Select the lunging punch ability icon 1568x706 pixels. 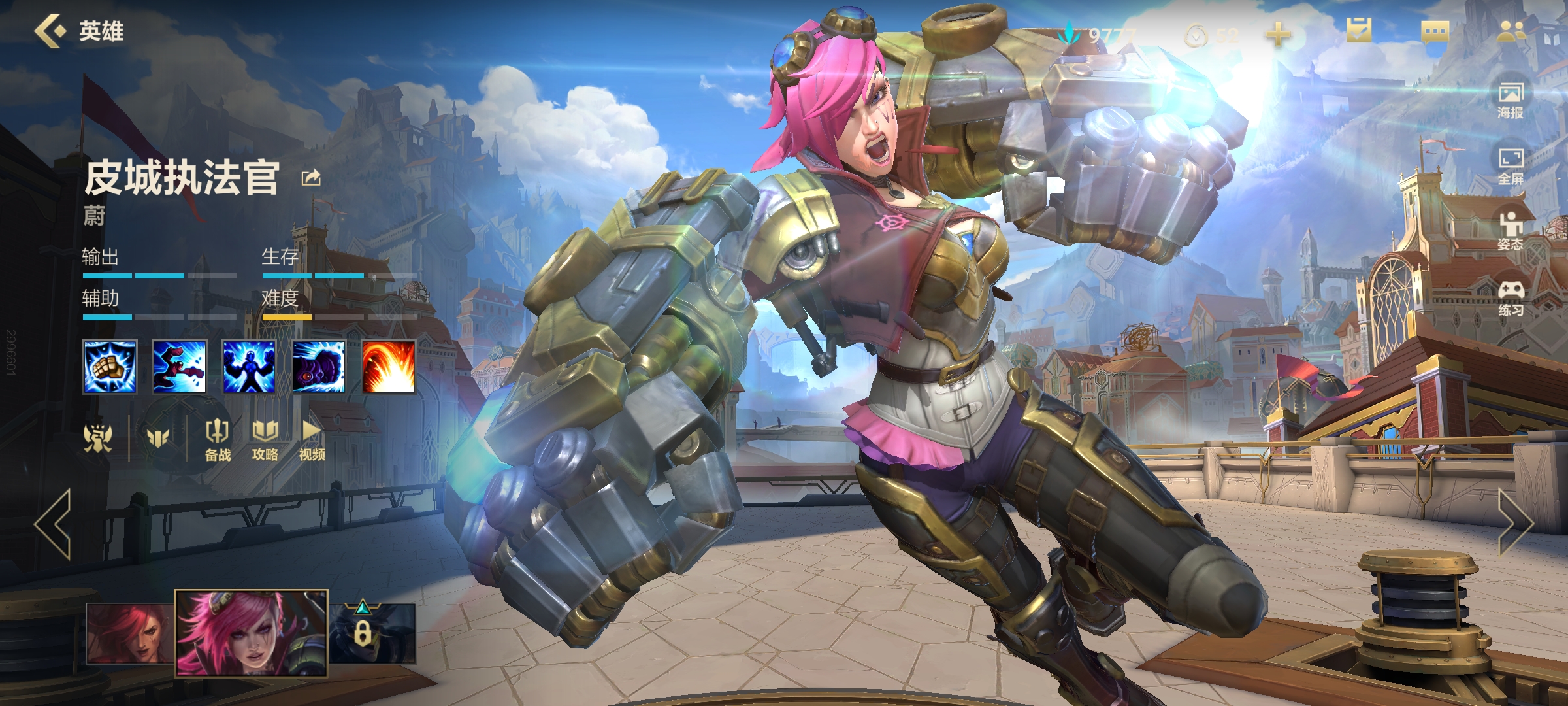(179, 367)
